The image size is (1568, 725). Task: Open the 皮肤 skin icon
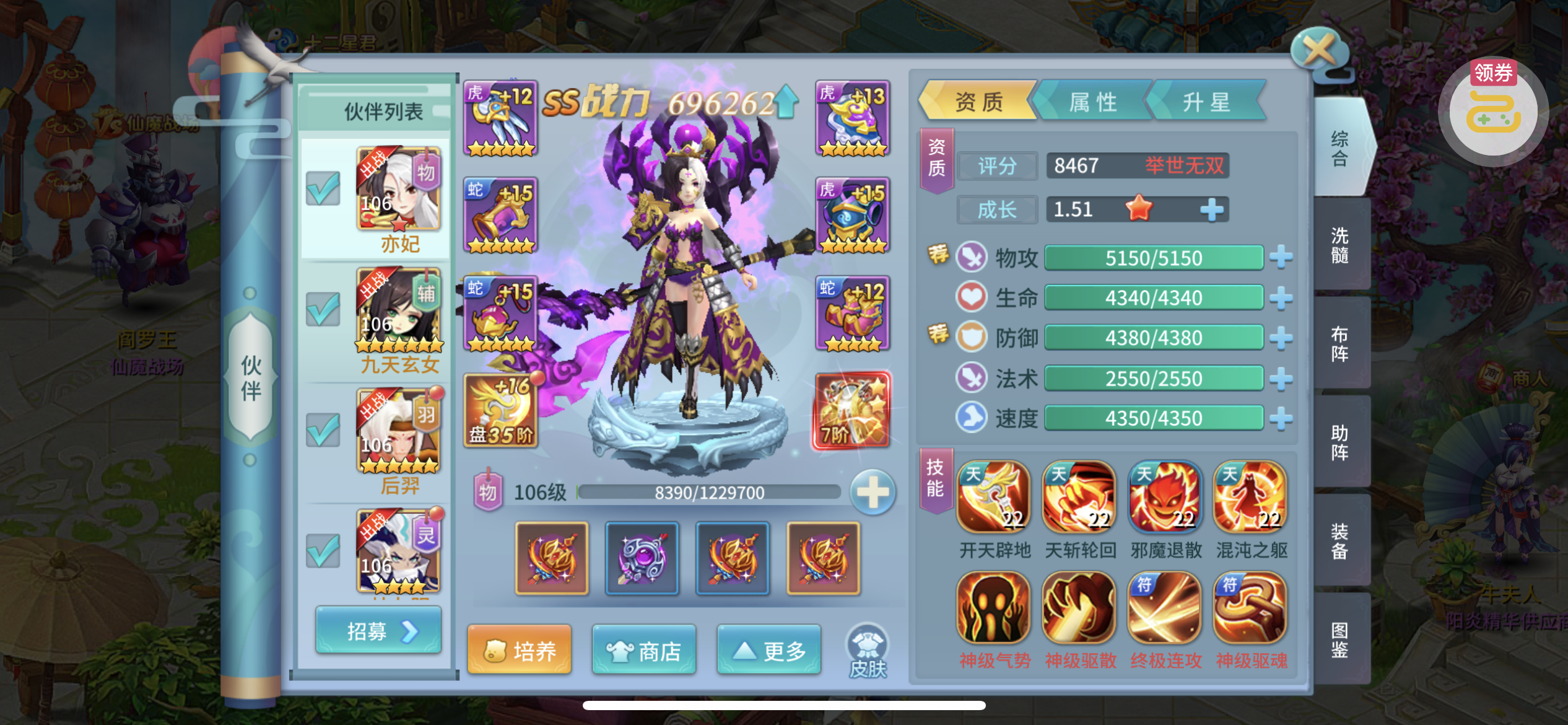pos(867,650)
